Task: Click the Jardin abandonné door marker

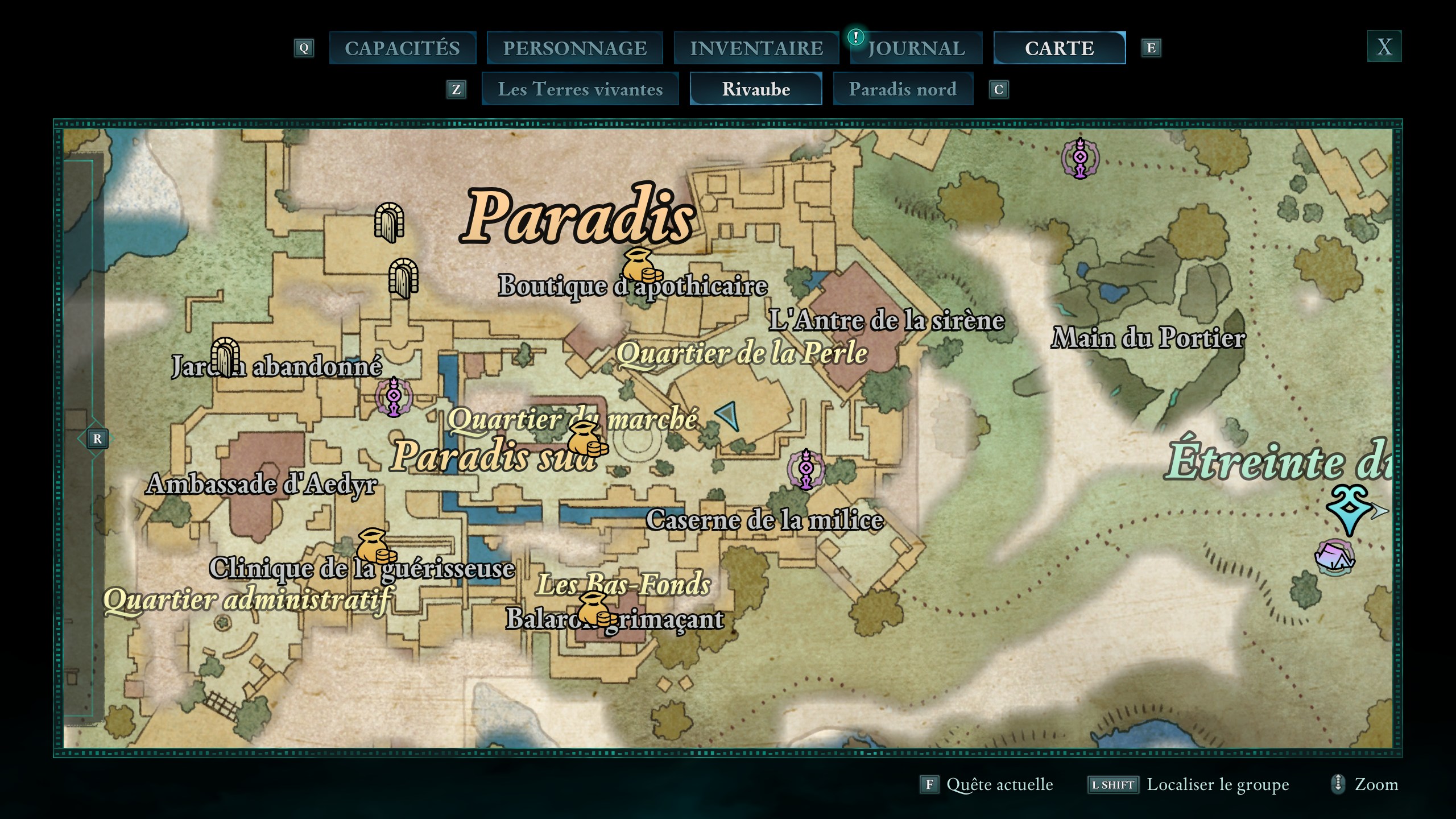Action: tap(225, 357)
